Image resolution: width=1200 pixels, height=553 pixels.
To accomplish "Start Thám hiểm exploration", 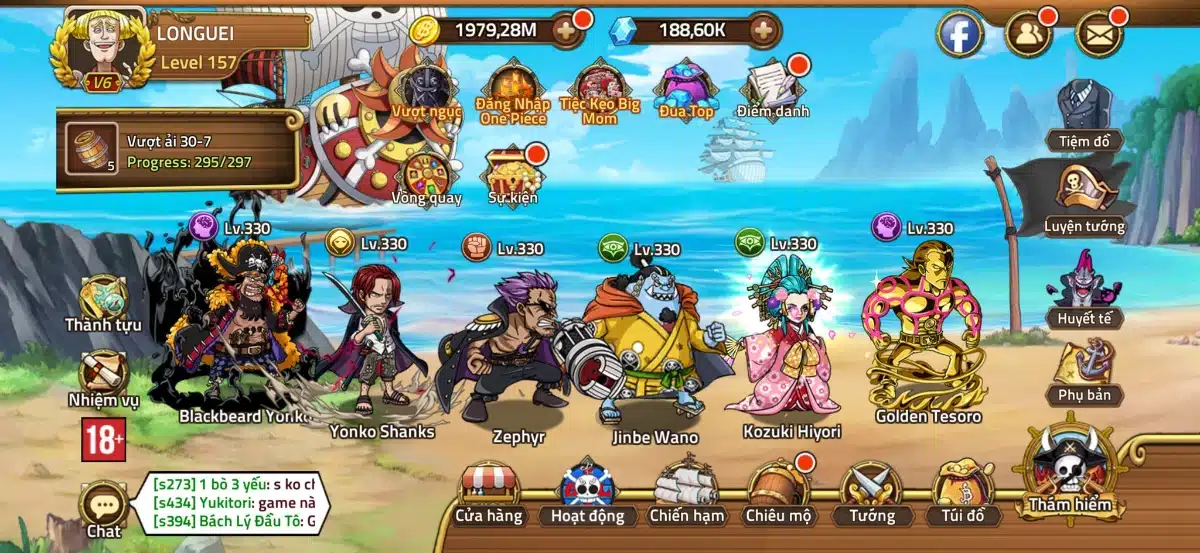I will [1071, 472].
